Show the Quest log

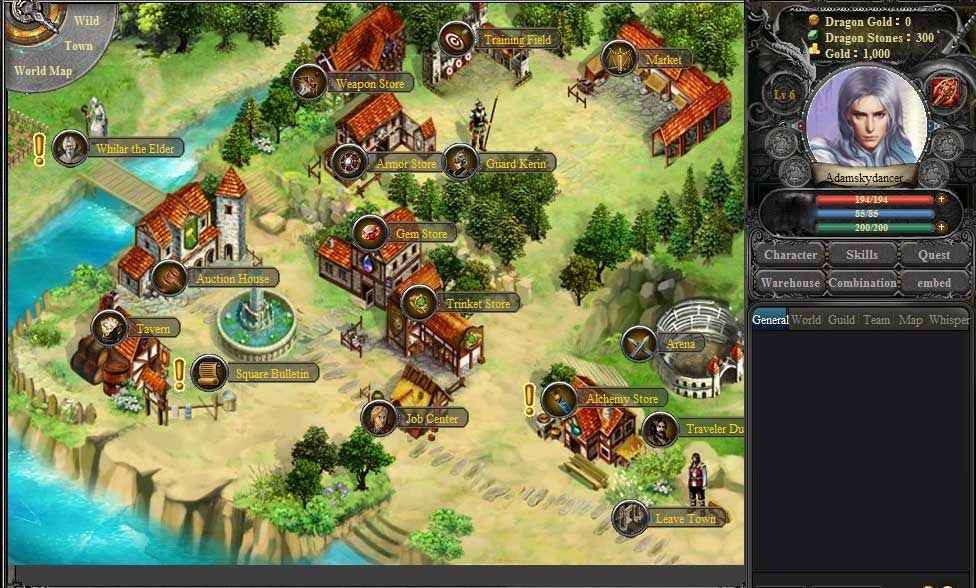(x=934, y=255)
